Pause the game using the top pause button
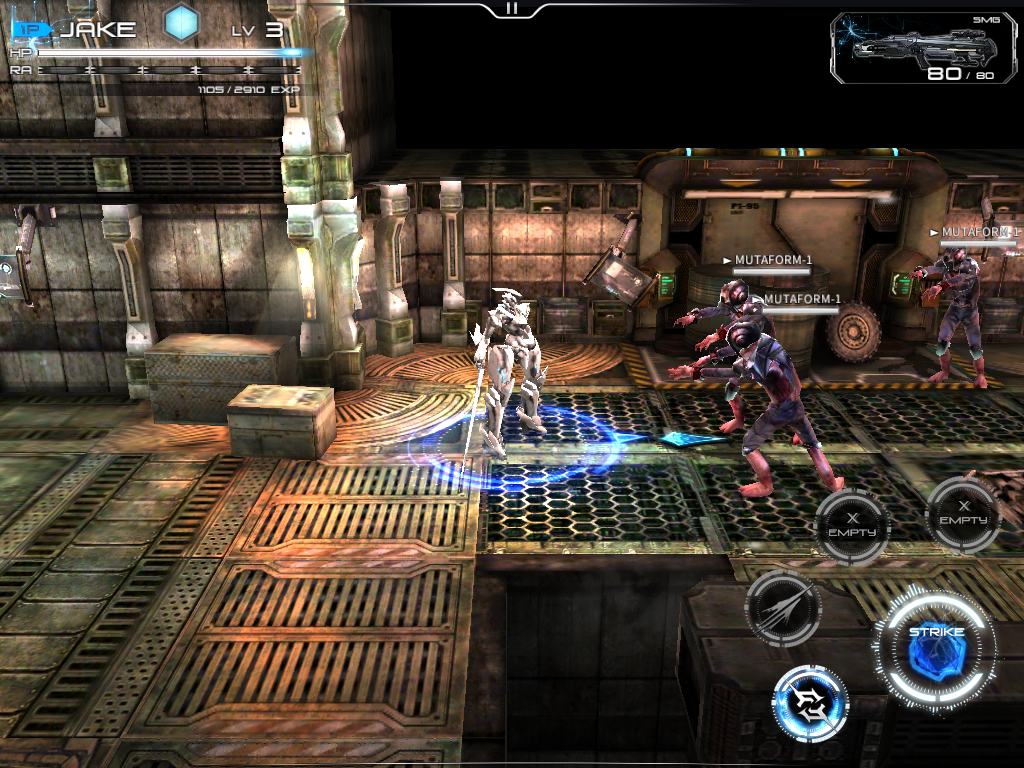The height and width of the screenshot is (768, 1024). pos(512,9)
